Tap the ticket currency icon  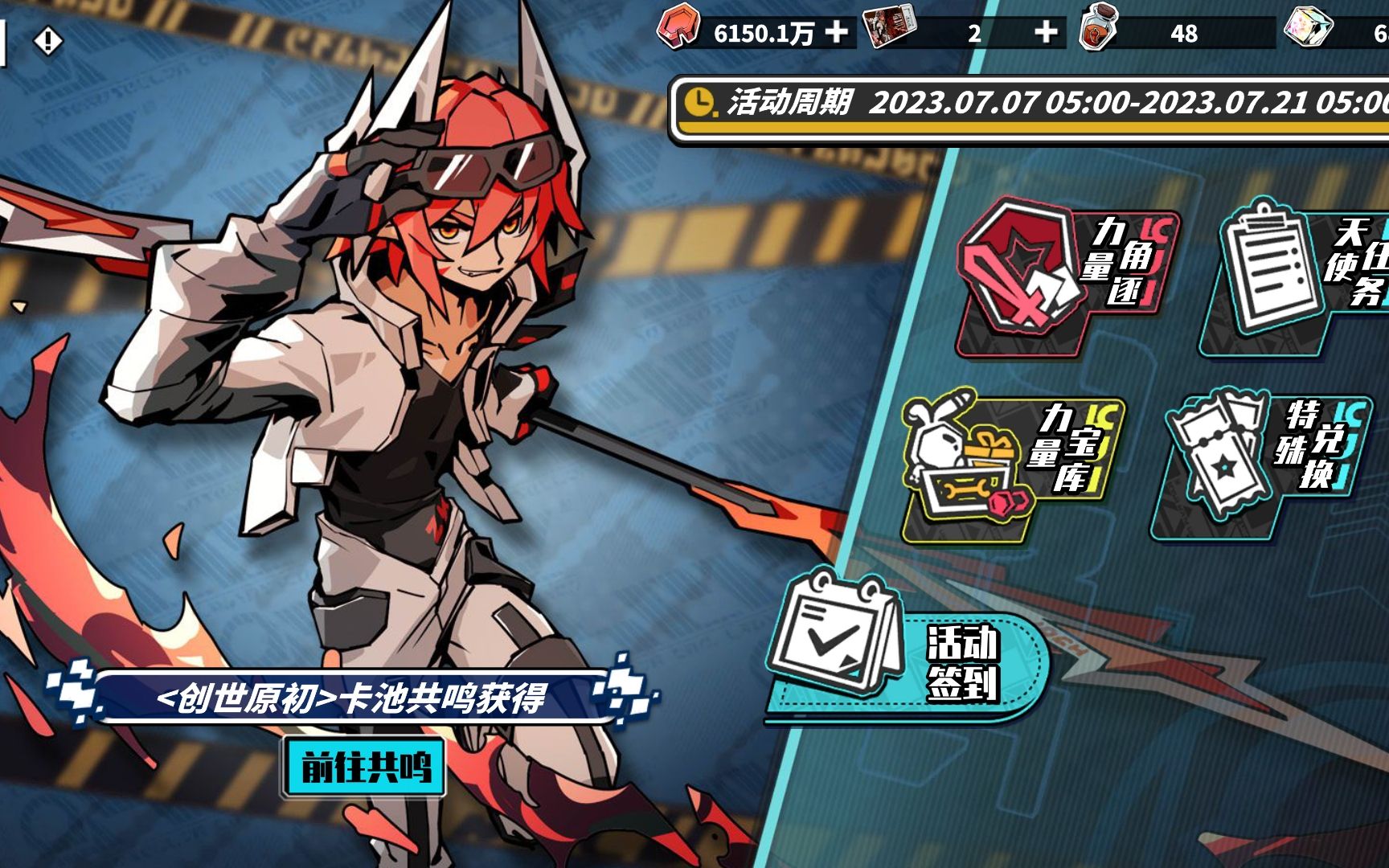coord(889,29)
